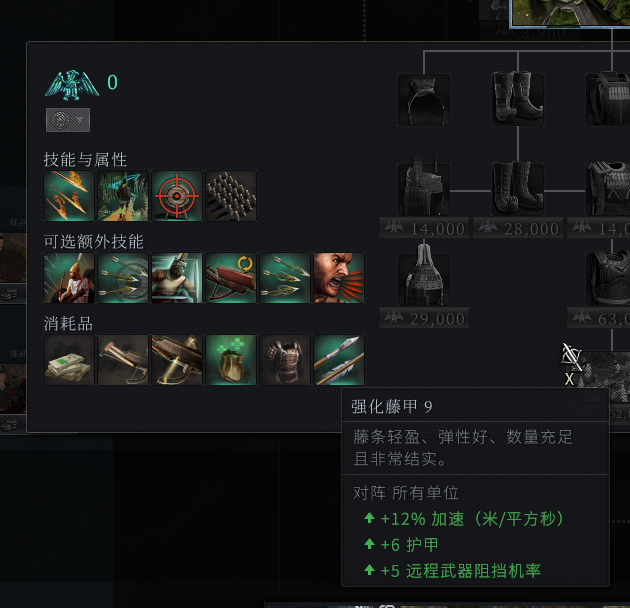Select the body armor consumable icon

coord(285,360)
